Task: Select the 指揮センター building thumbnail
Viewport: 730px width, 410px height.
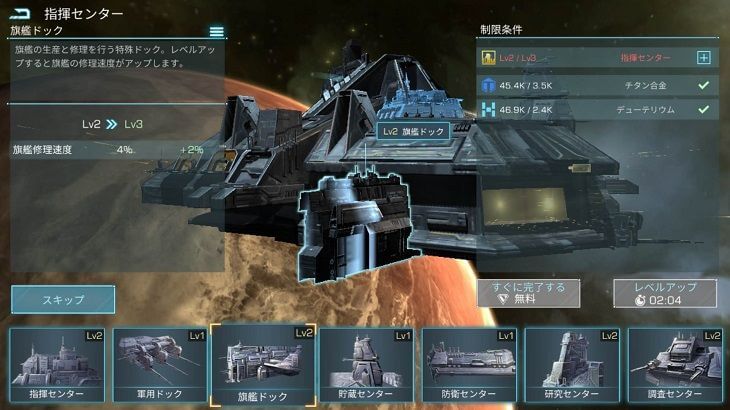Action: coord(57,366)
